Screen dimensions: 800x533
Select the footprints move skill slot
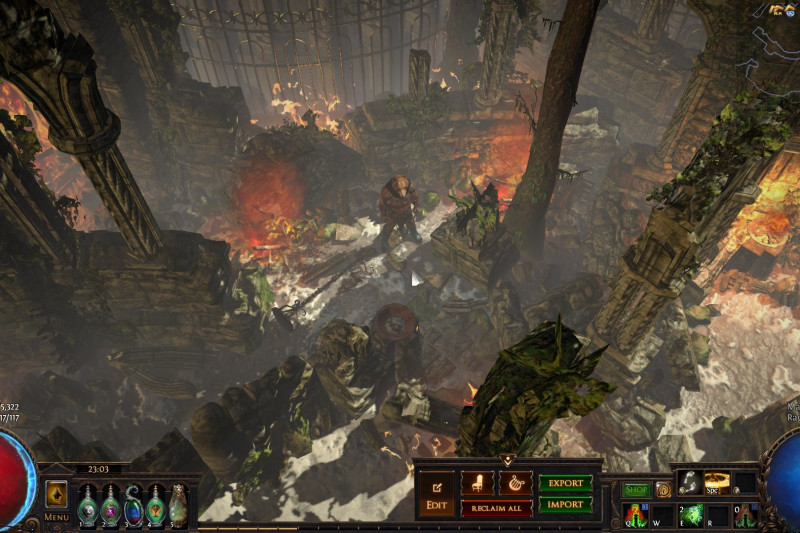pos(690,483)
